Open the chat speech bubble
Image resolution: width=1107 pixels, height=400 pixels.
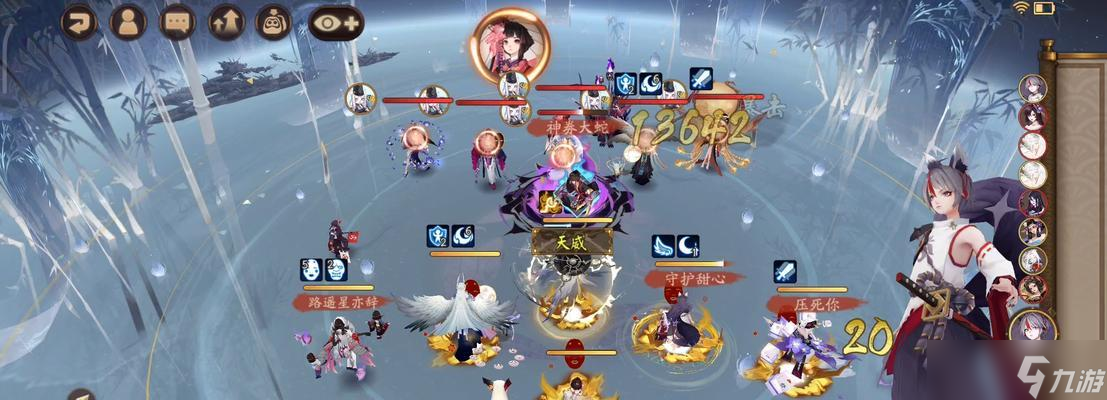(177, 22)
